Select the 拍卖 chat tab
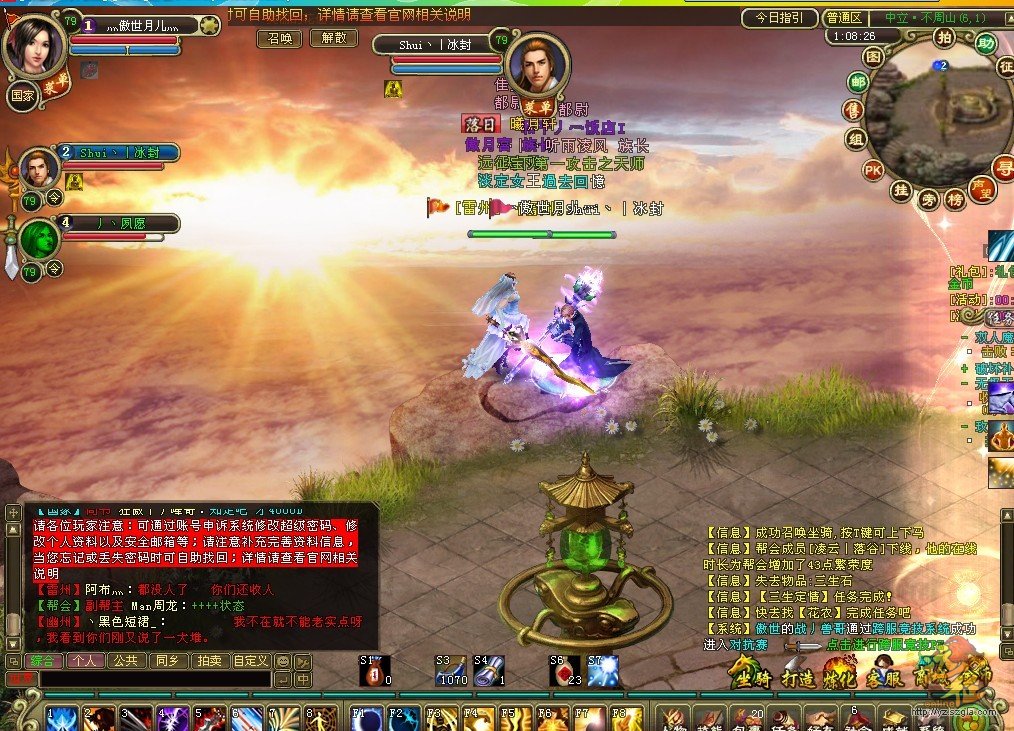 208,661
